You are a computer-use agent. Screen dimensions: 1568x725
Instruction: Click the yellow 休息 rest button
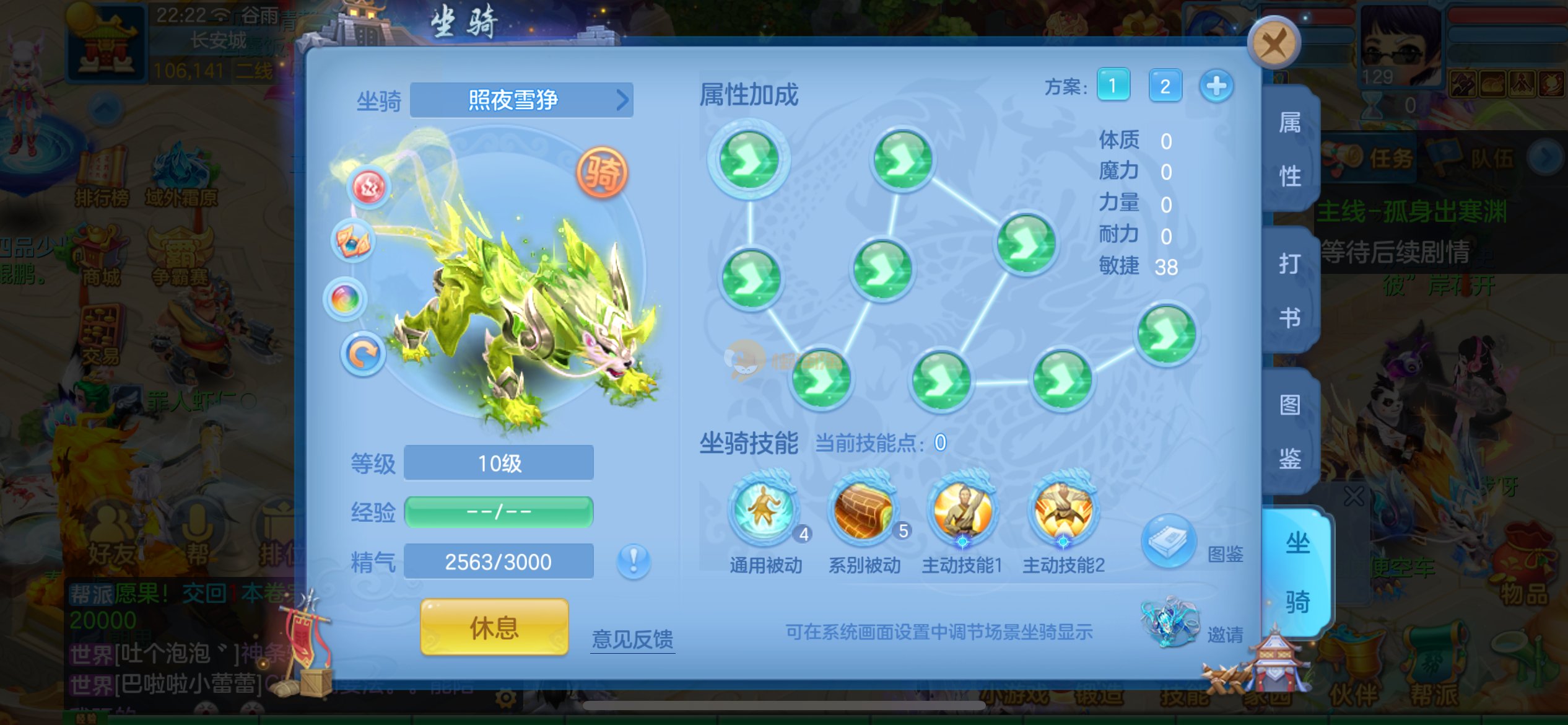click(x=494, y=627)
